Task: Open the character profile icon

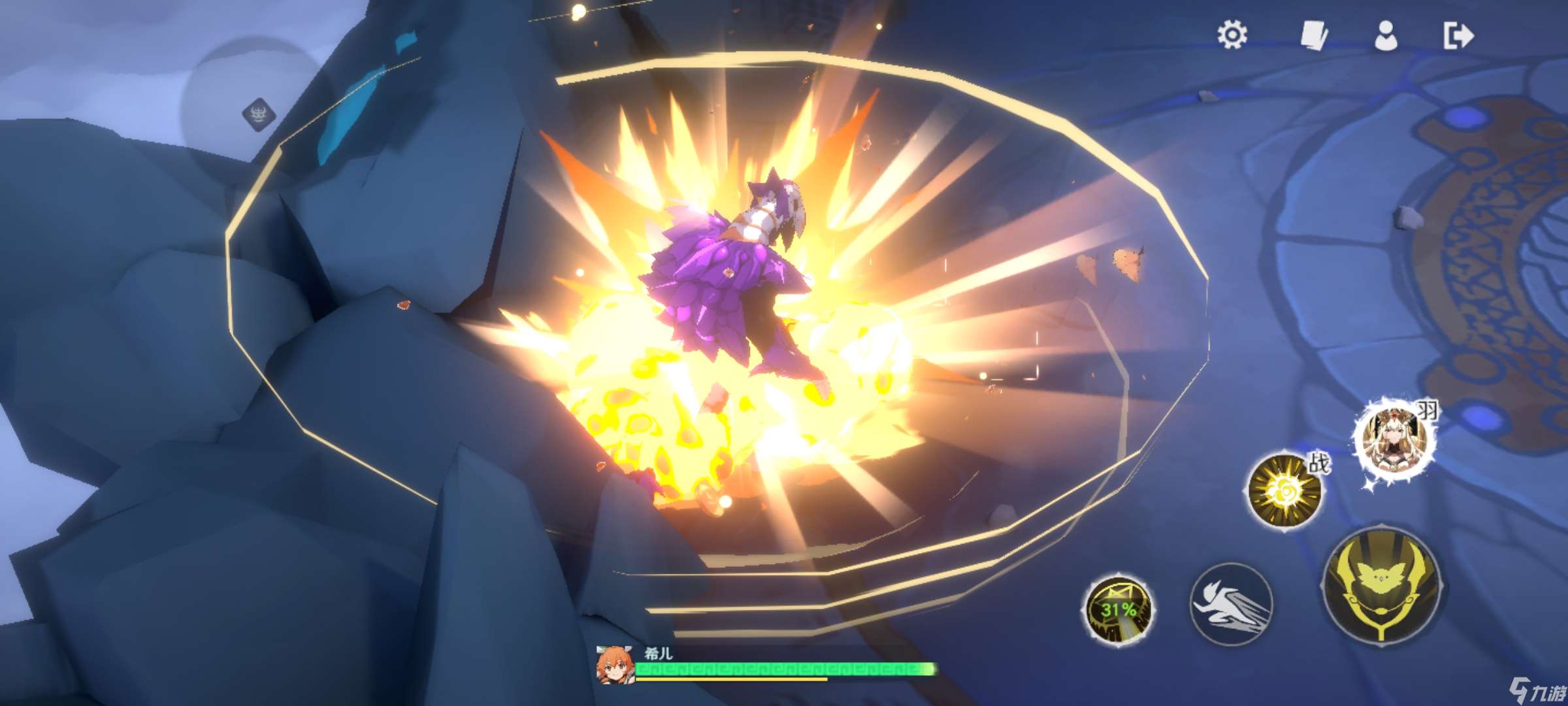Action: 1386,35
